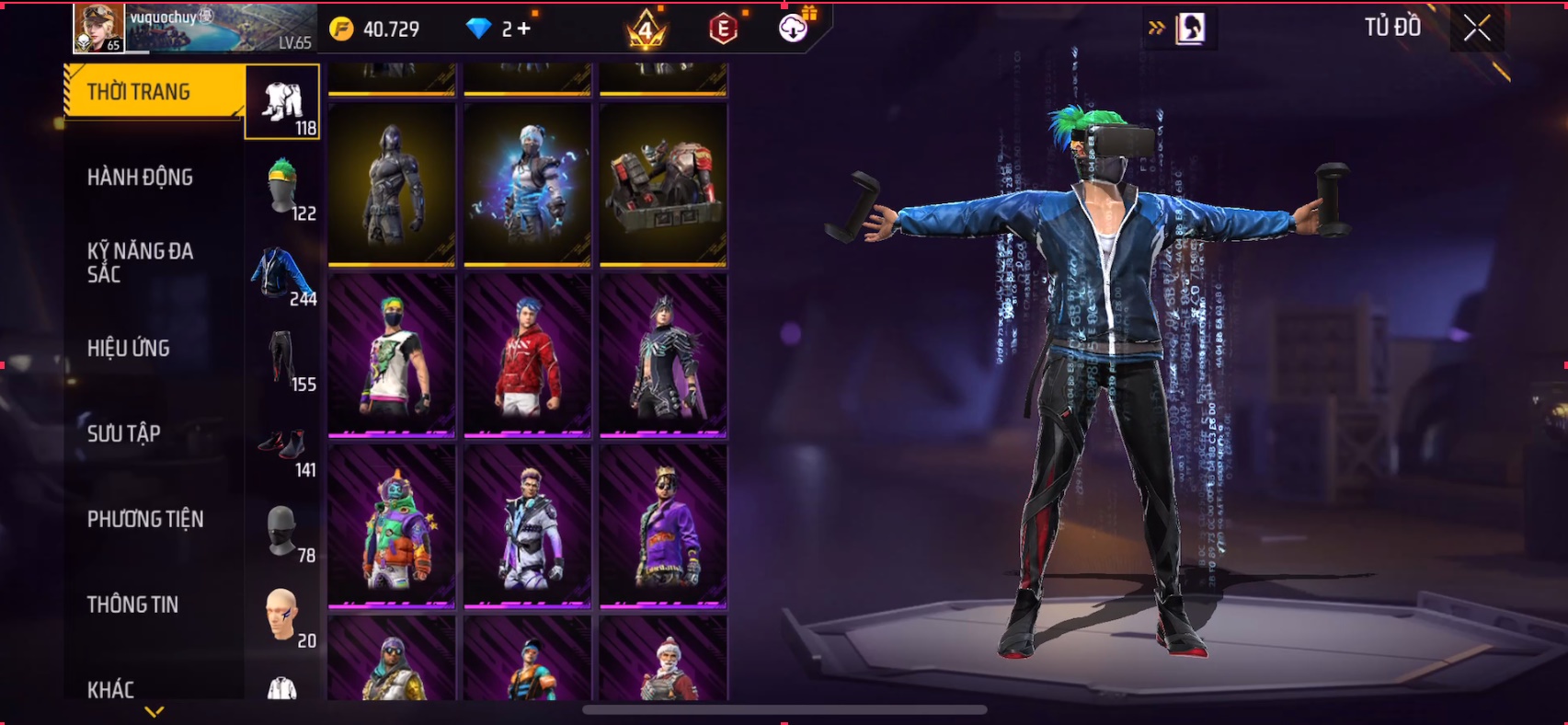Open the headwear subcategory showing 122

click(282, 188)
